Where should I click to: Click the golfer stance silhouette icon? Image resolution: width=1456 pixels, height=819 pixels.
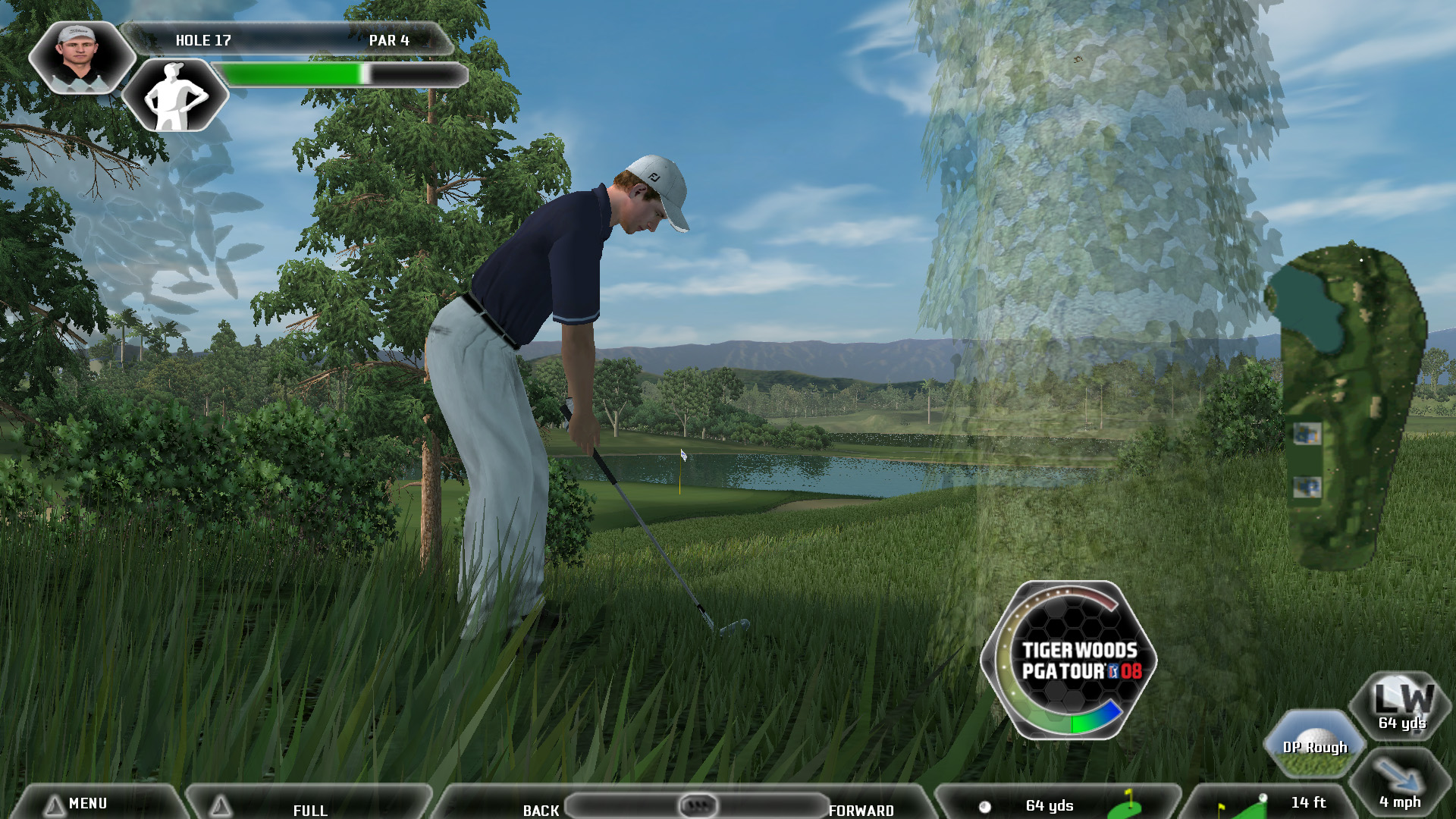coord(176,97)
